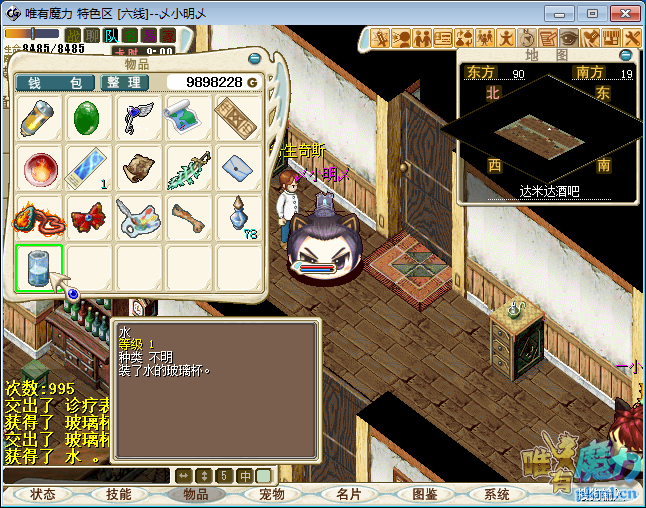The height and width of the screenshot is (508, 646).
Task: Open the 系统 system menu
Action: (x=497, y=494)
